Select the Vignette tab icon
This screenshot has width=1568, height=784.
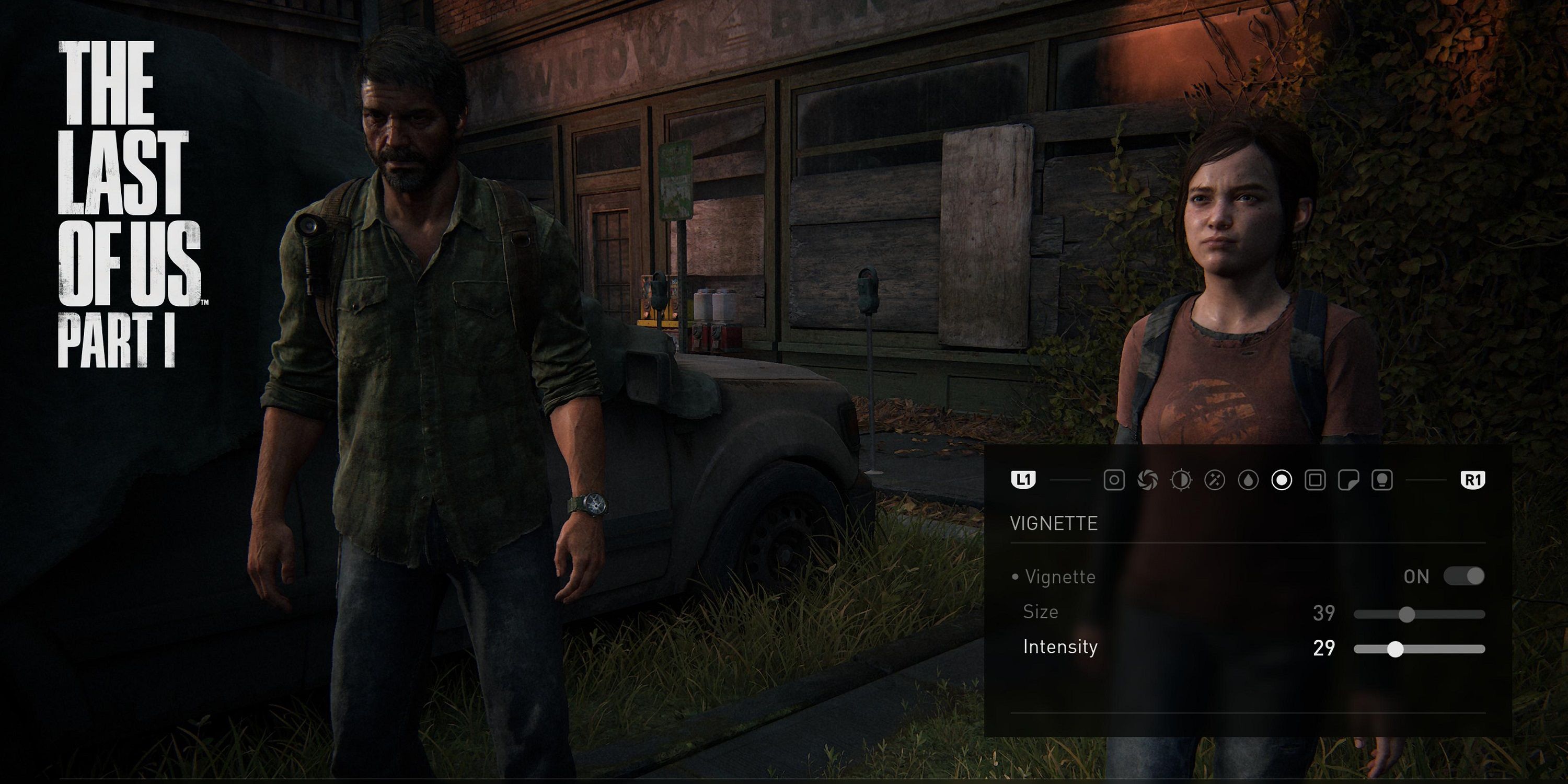tap(1282, 481)
